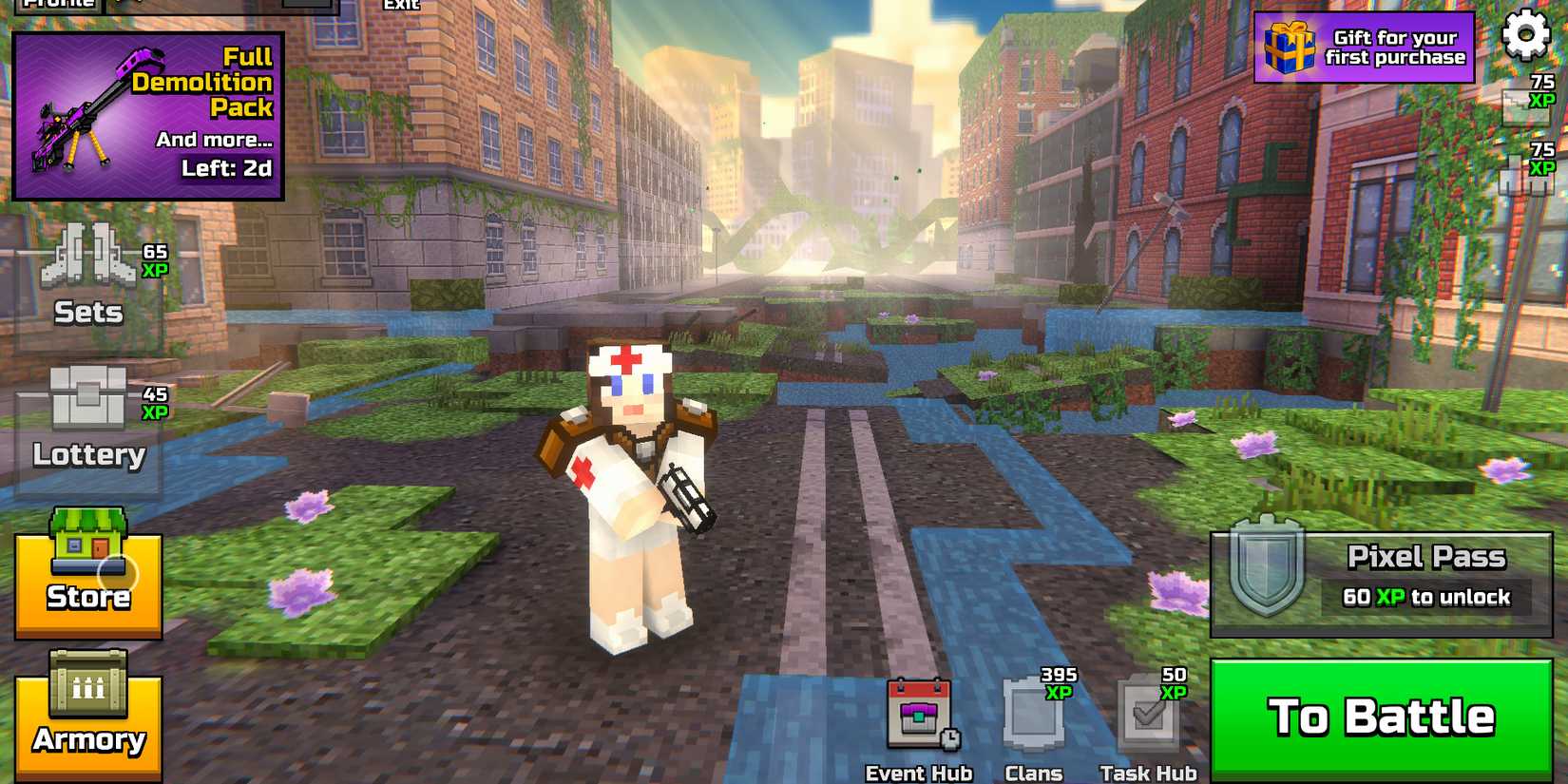Open the Settings gear
Viewport: 1568px width, 784px height.
click(1528, 33)
